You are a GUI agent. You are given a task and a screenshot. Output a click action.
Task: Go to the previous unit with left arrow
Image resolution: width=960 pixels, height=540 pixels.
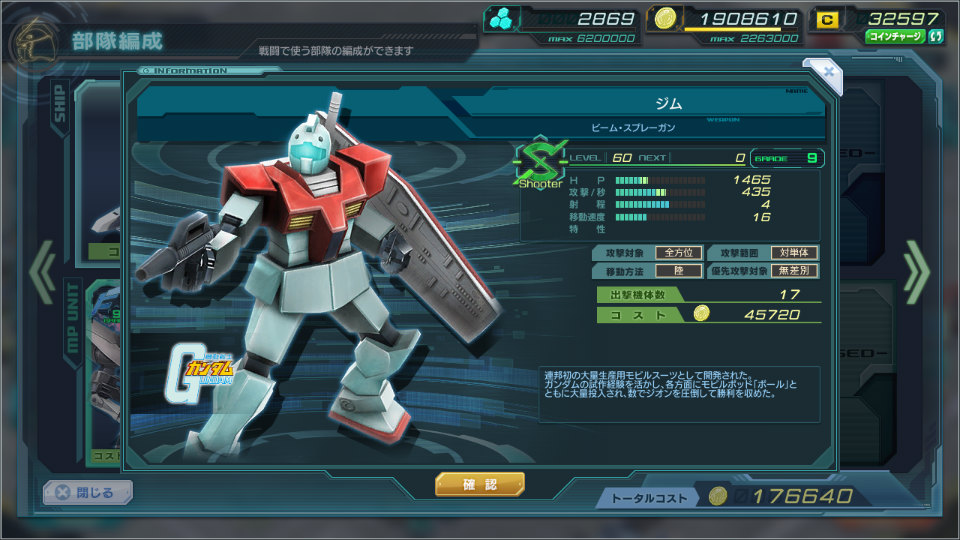point(42,271)
